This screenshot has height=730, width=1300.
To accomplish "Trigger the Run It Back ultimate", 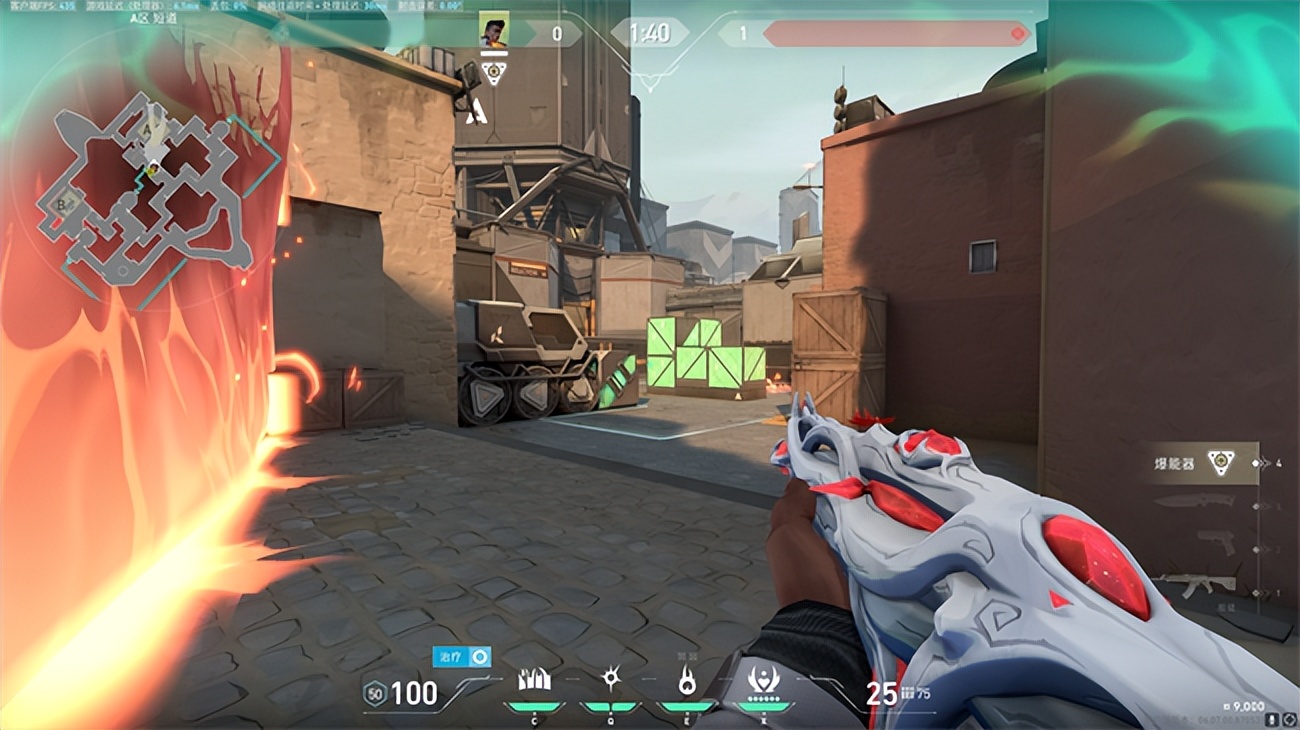I will (x=764, y=681).
